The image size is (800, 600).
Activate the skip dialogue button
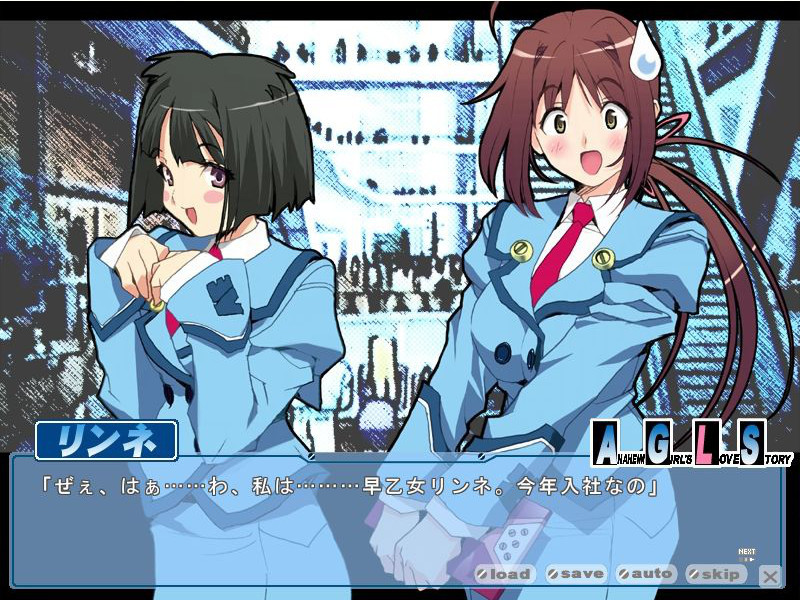(x=716, y=574)
